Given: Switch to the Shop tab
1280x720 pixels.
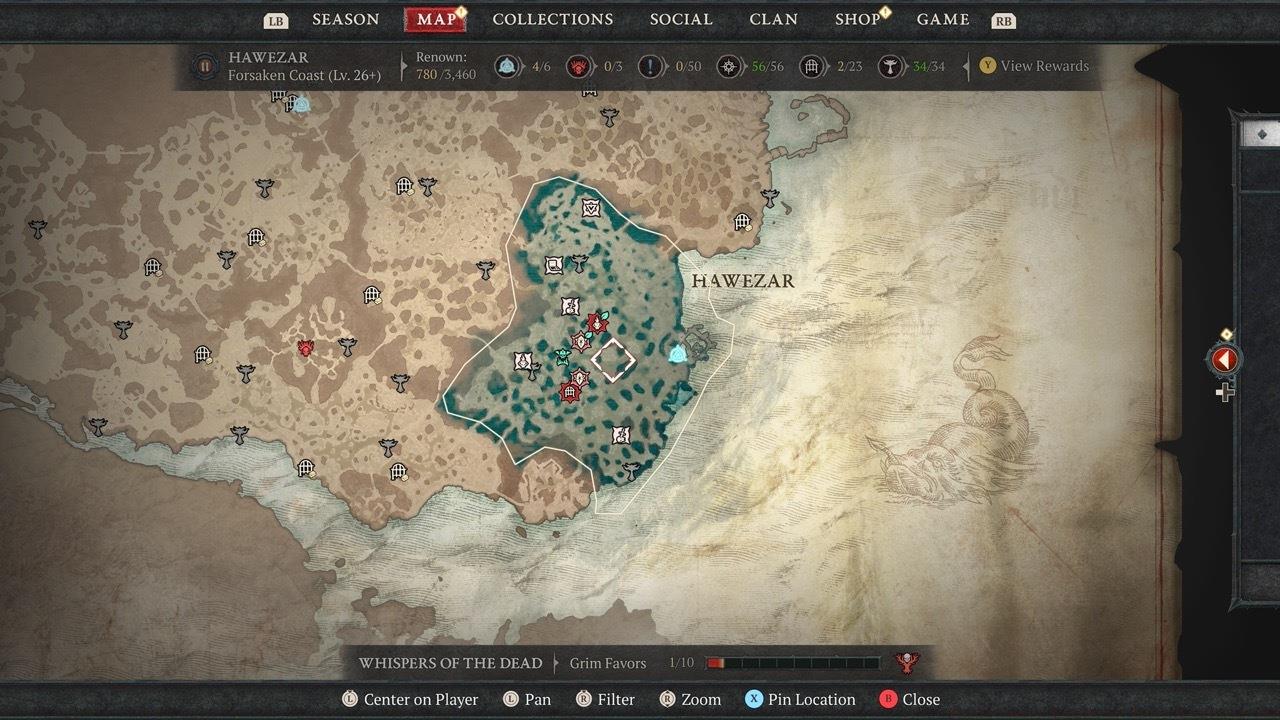Looking at the screenshot, I should (857, 19).
